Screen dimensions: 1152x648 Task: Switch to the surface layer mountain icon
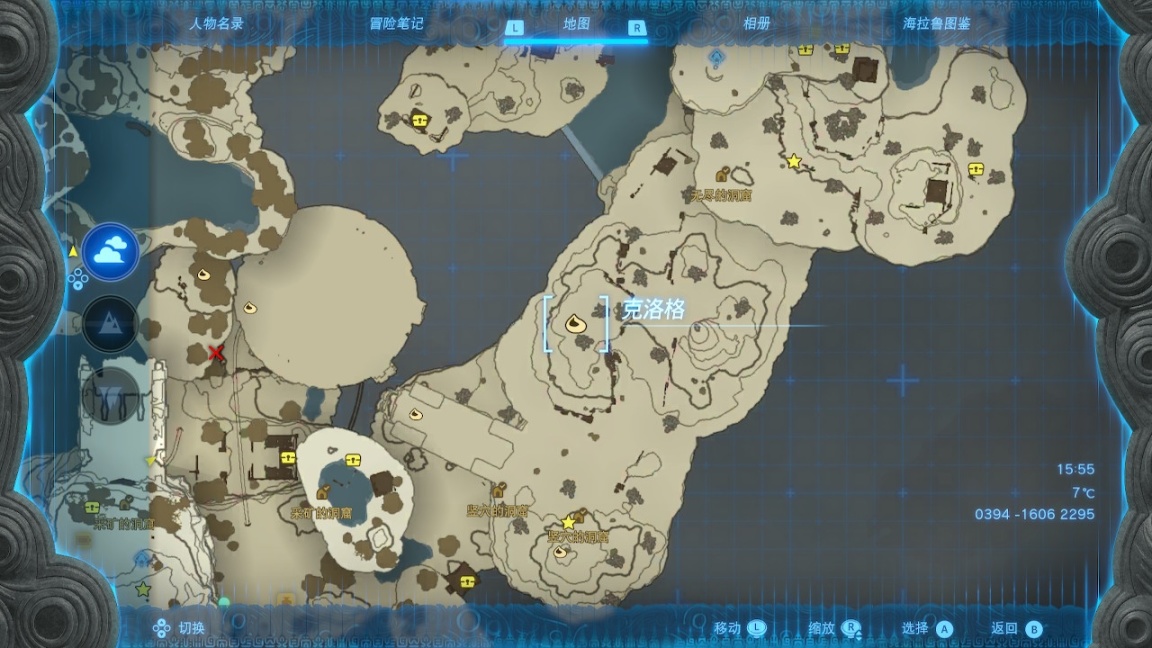110,323
